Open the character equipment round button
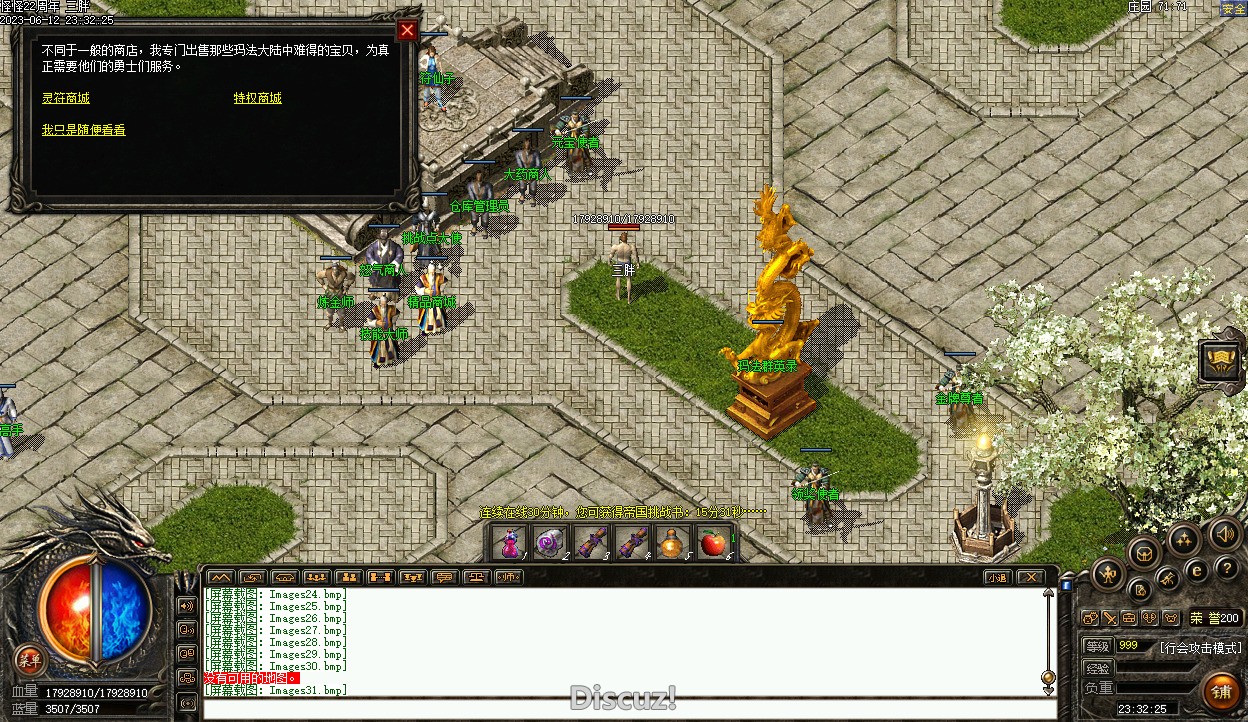This screenshot has height=722, width=1248. click(1108, 574)
